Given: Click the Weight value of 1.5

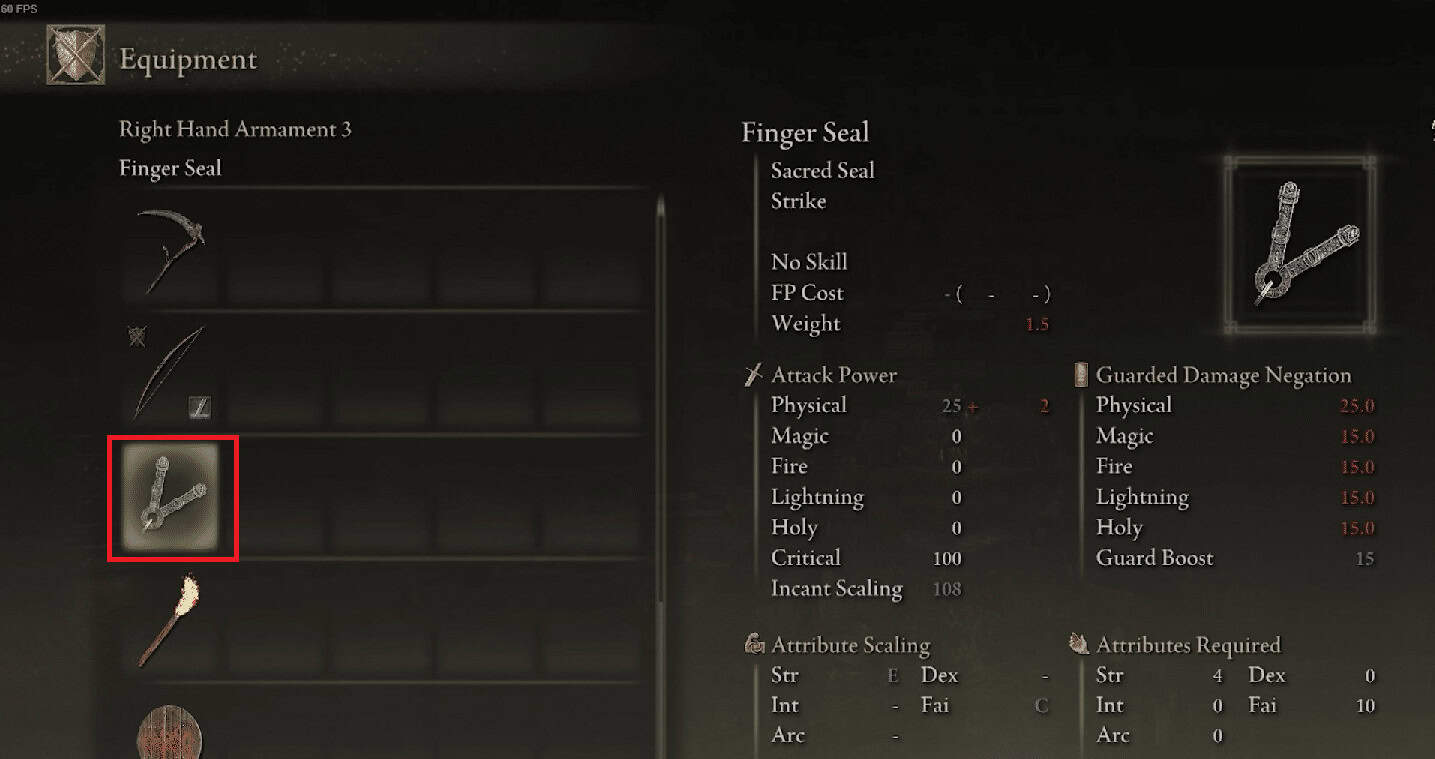Looking at the screenshot, I should coord(1036,324).
